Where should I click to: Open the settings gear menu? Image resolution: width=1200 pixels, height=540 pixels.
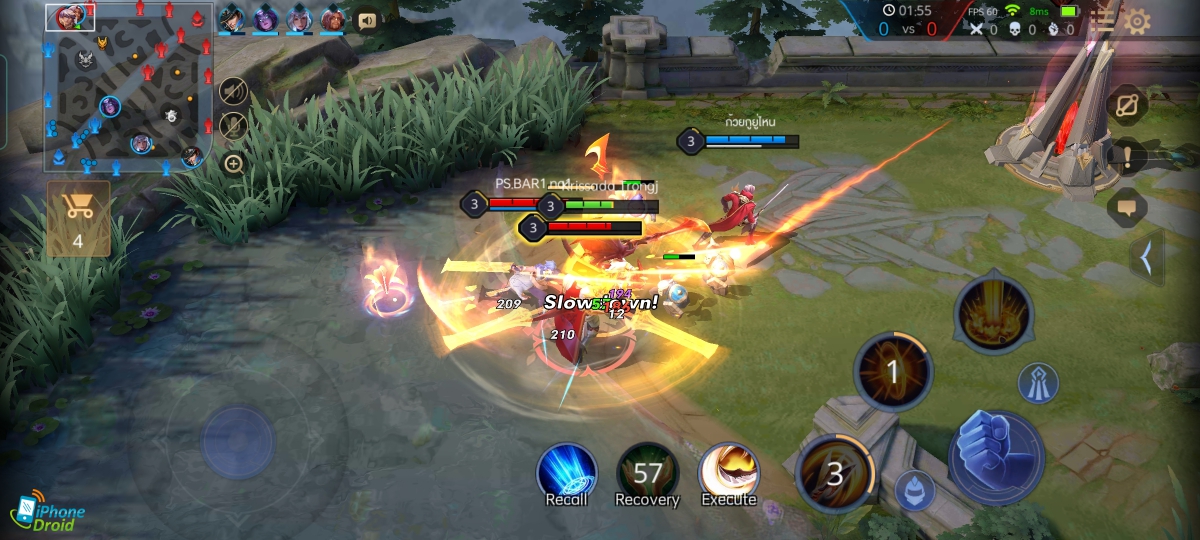click(x=1137, y=21)
